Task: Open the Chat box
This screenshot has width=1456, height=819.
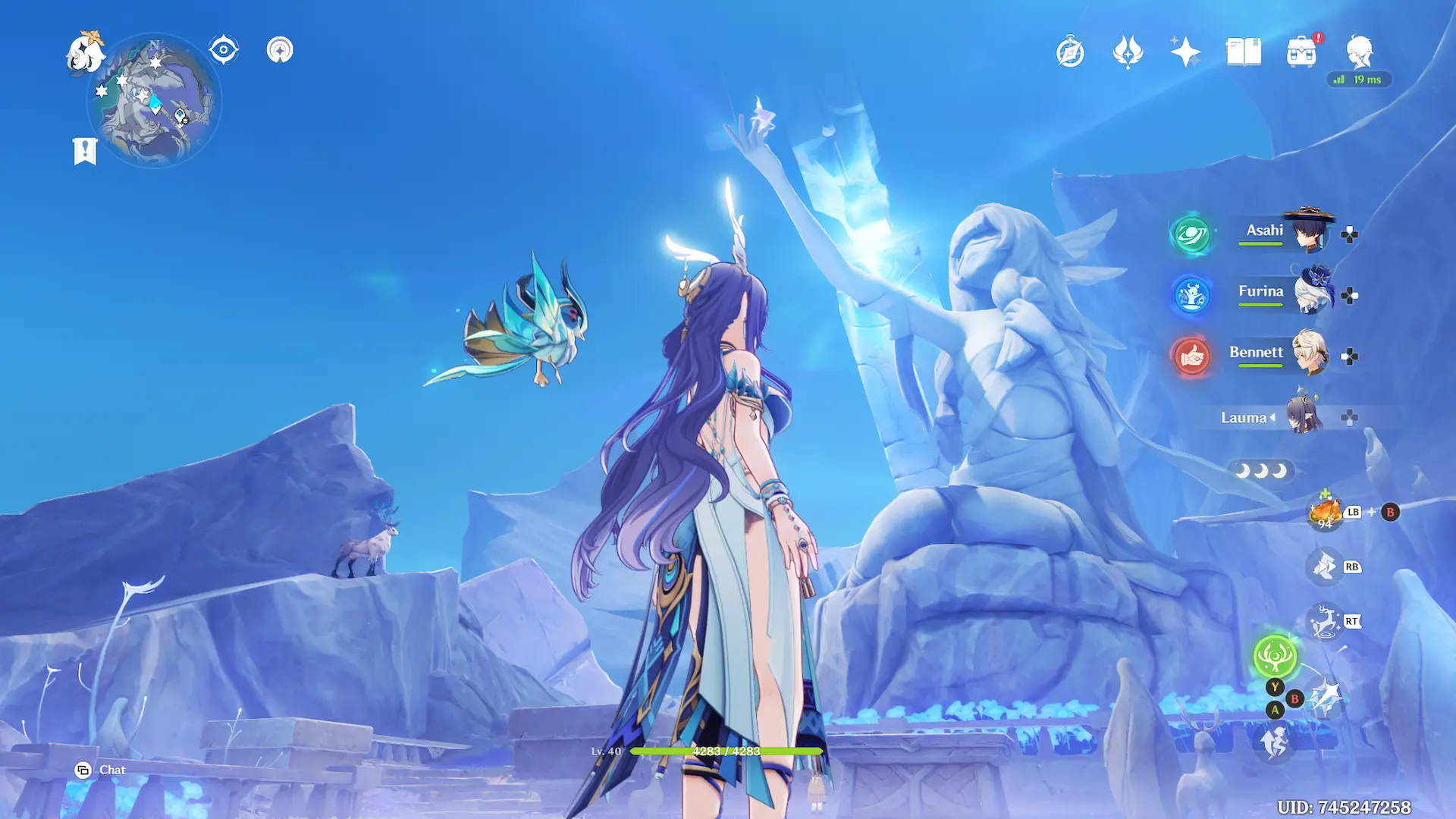Action: (101, 770)
